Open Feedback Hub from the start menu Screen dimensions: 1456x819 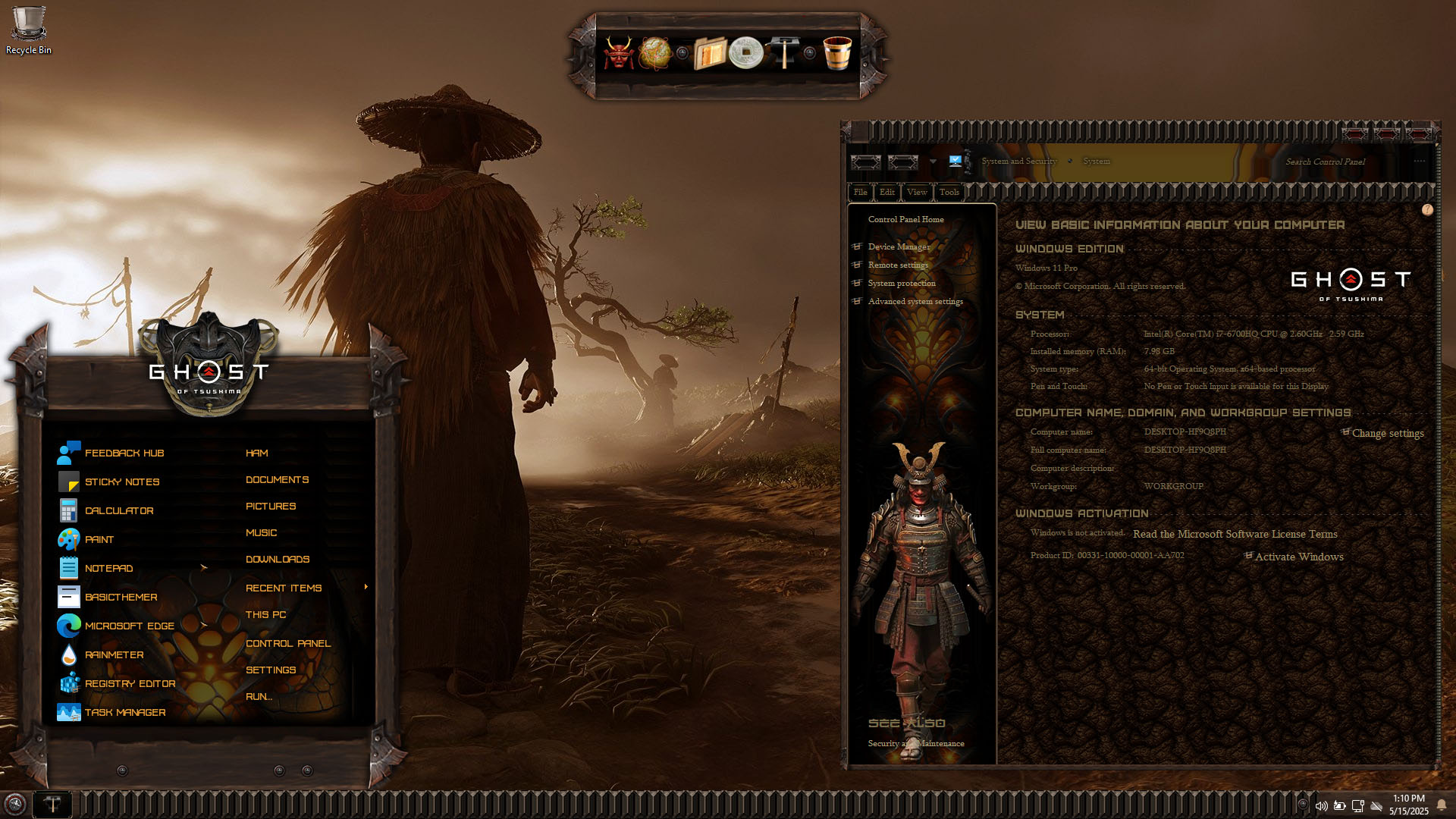[x=124, y=453]
